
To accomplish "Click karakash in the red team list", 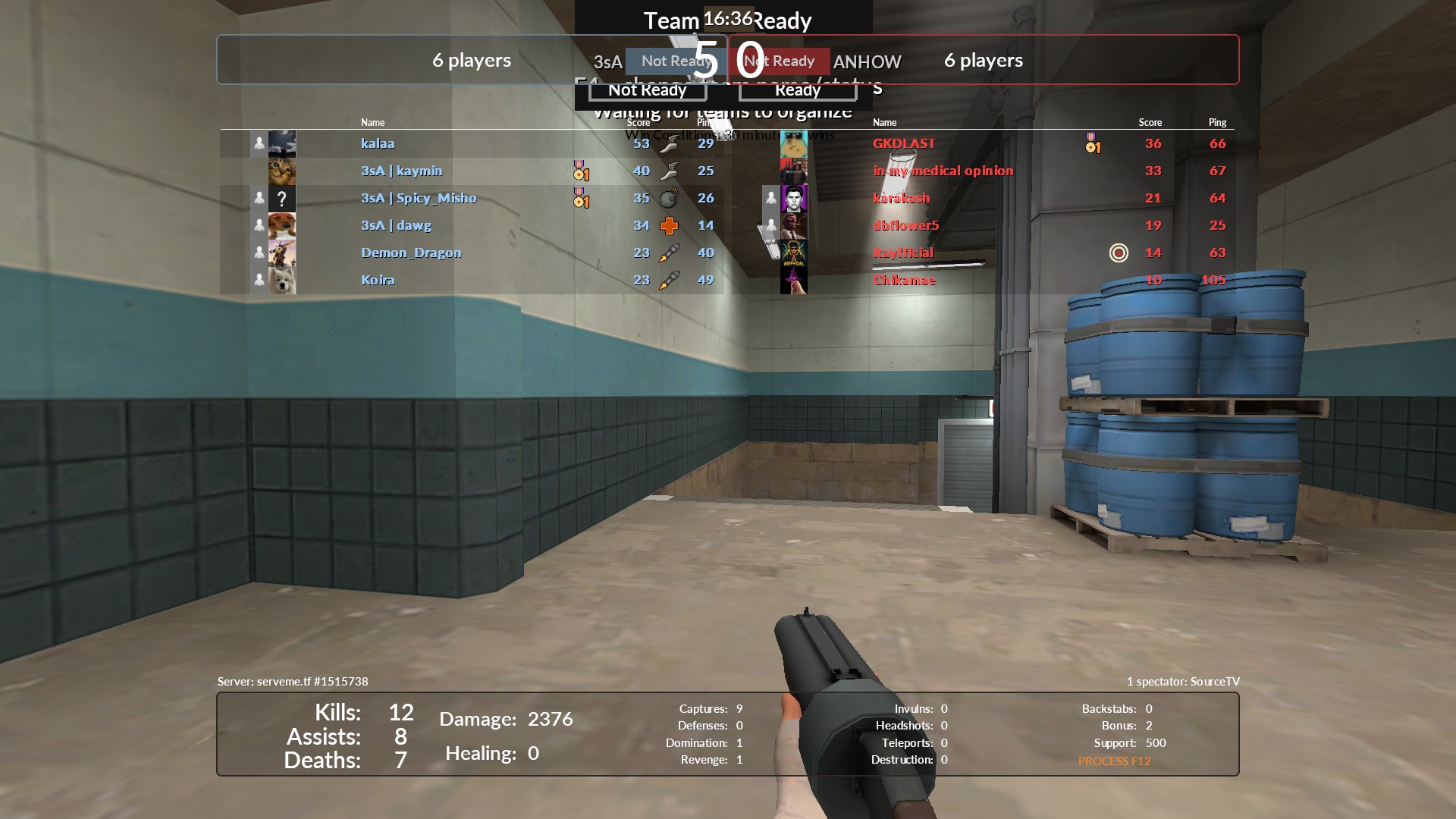I will click(901, 198).
